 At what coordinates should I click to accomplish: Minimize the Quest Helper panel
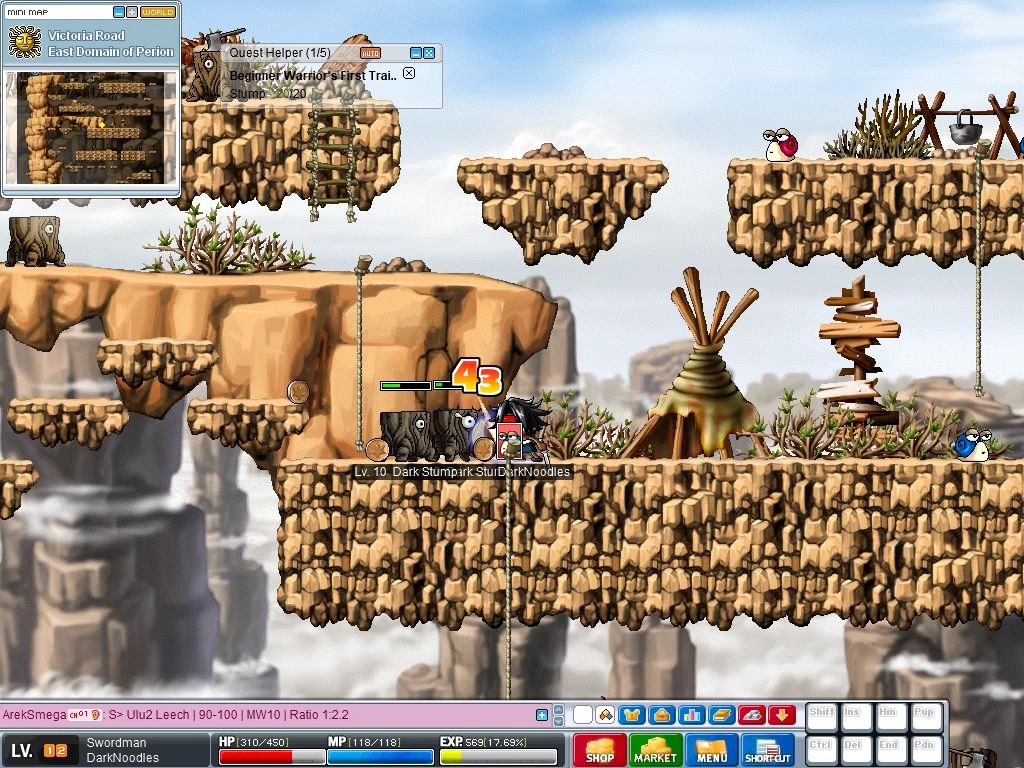point(416,52)
